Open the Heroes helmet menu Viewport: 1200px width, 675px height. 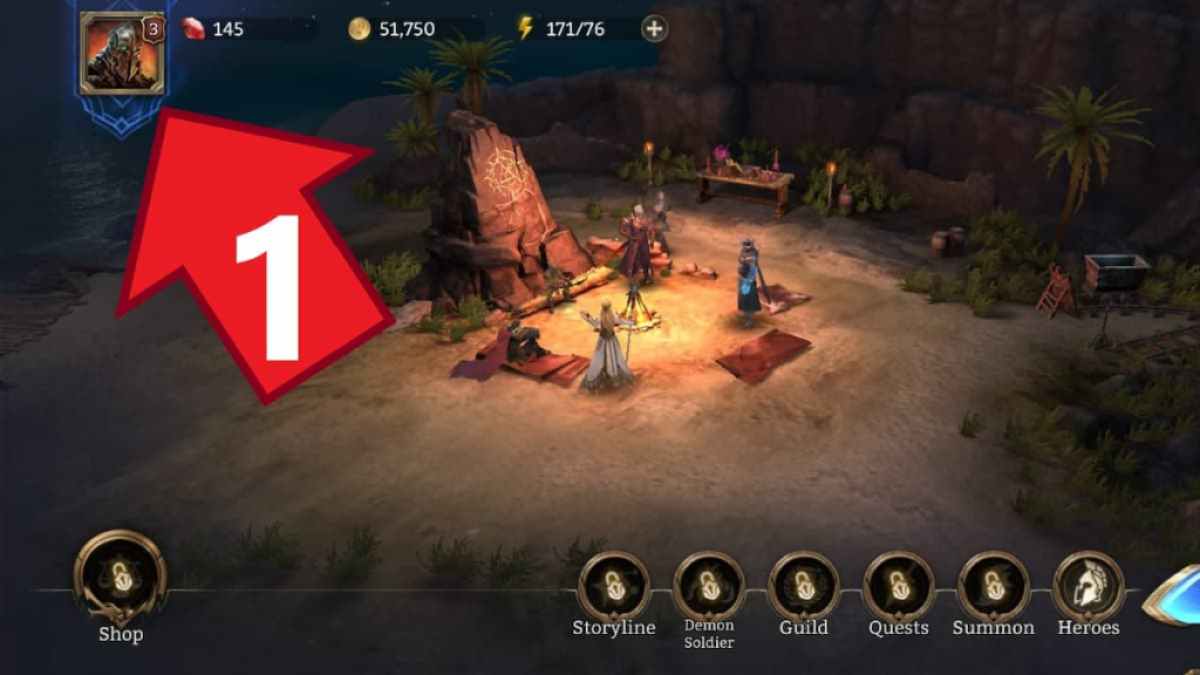tap(1088, 587)
